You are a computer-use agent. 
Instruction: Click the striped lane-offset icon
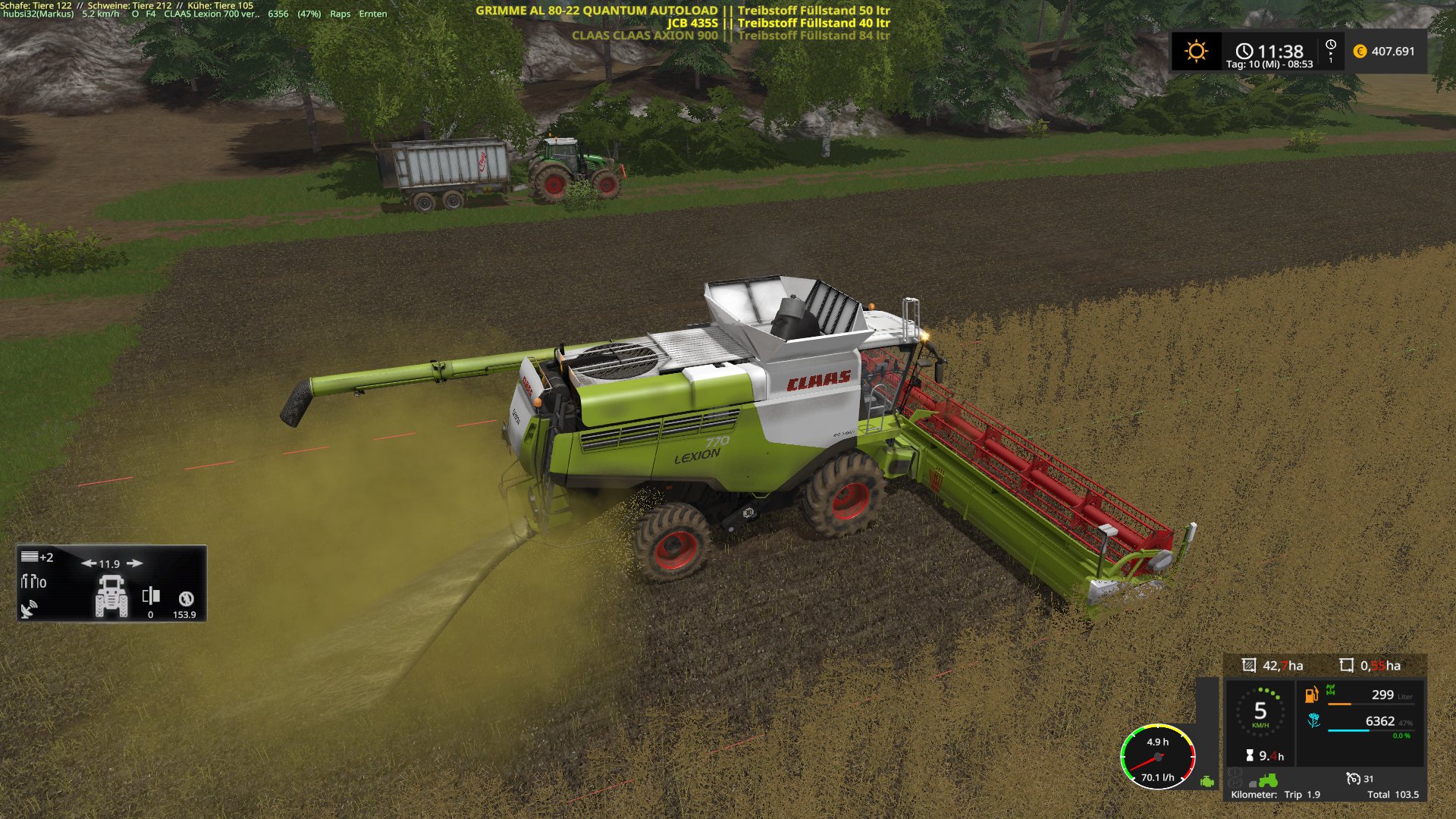point(30,557)
